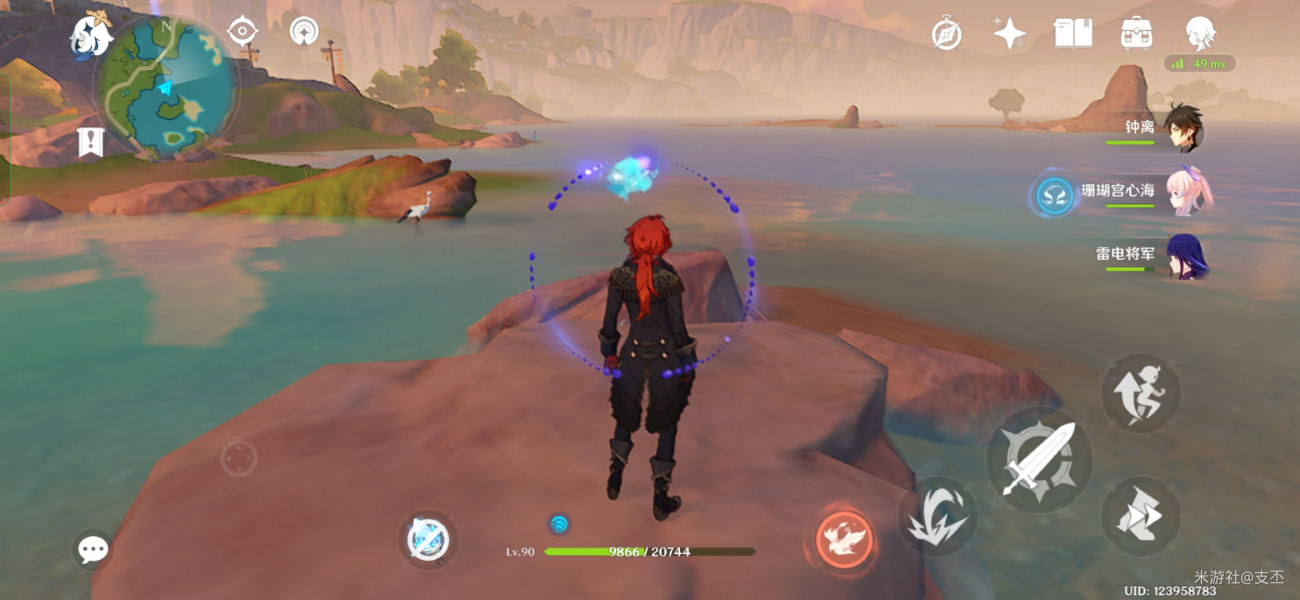
Task: Open the Wish star icon
Action: [1009, 34]
